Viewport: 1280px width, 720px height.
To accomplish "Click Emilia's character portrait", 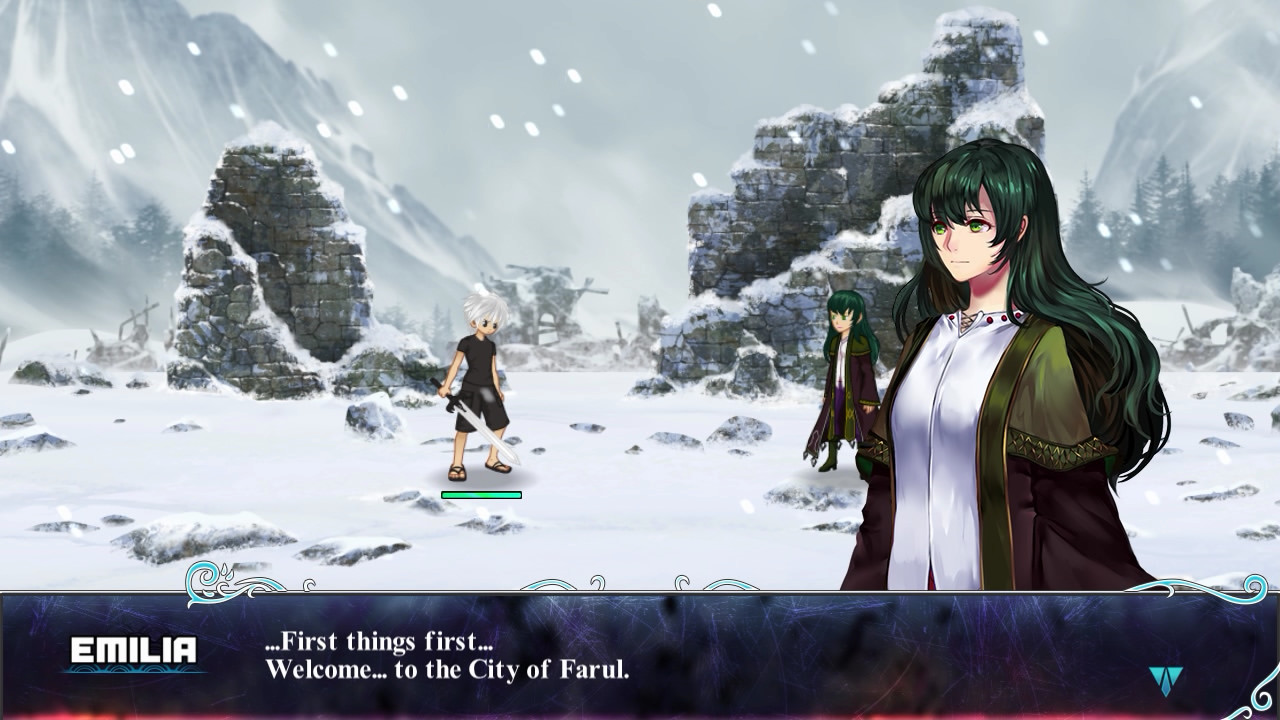I will tap(1000, 350).
